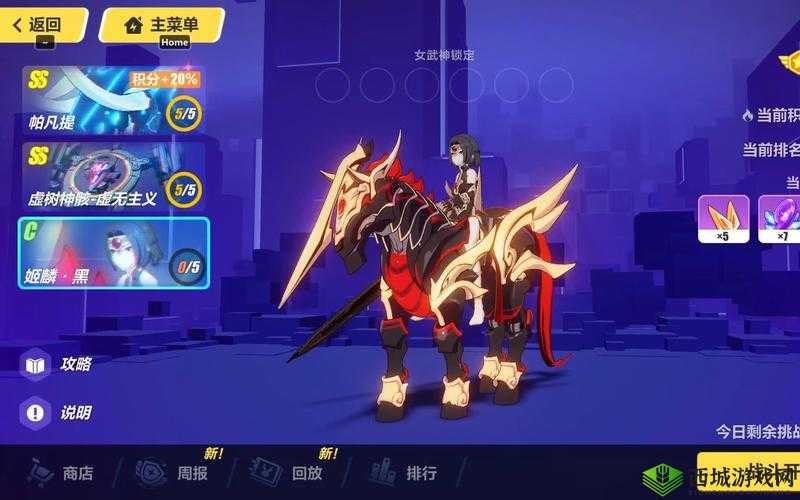The height and width of the screenshot is (500, 800).
Task: Open the 主菜单 home menu
Action: [x=161, y=24]
